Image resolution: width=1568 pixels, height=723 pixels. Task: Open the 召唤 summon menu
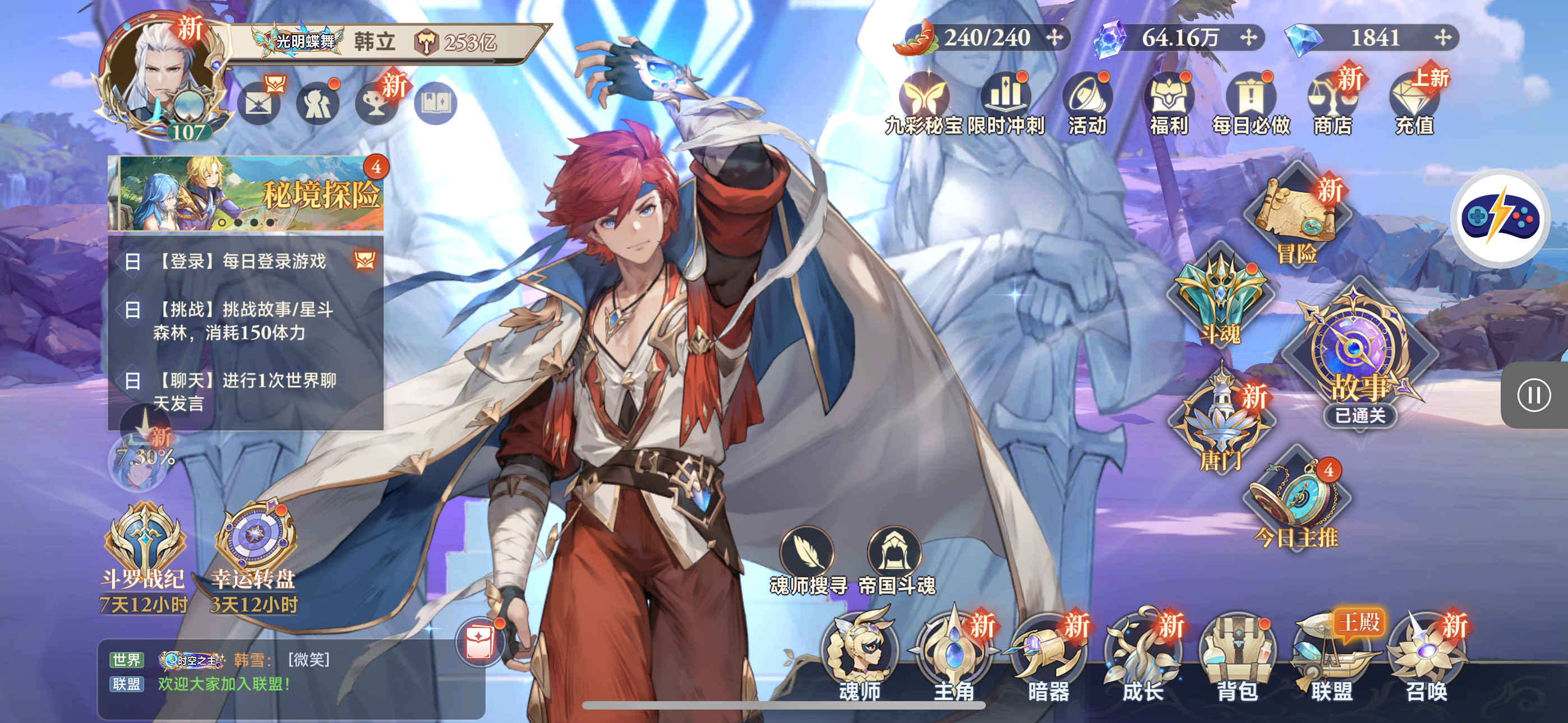tap(1426, 654)
